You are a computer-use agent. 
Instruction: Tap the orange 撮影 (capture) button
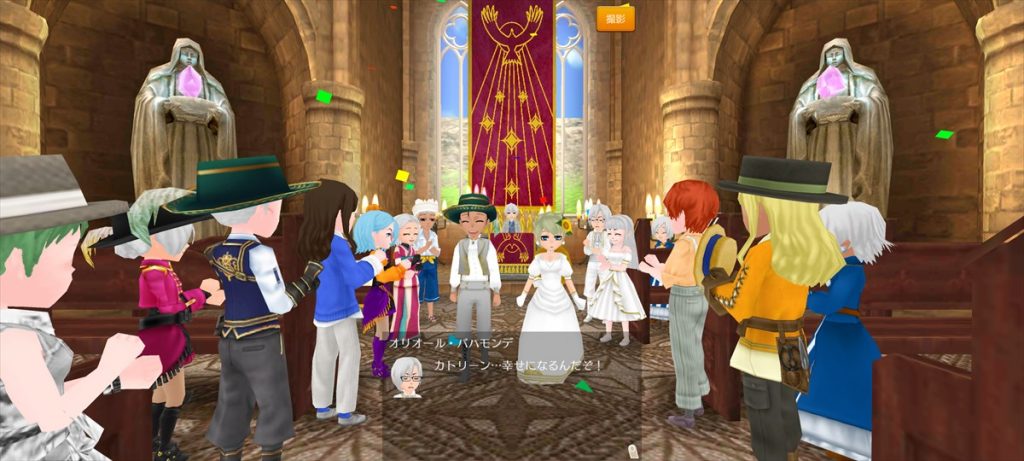point(615,19)
